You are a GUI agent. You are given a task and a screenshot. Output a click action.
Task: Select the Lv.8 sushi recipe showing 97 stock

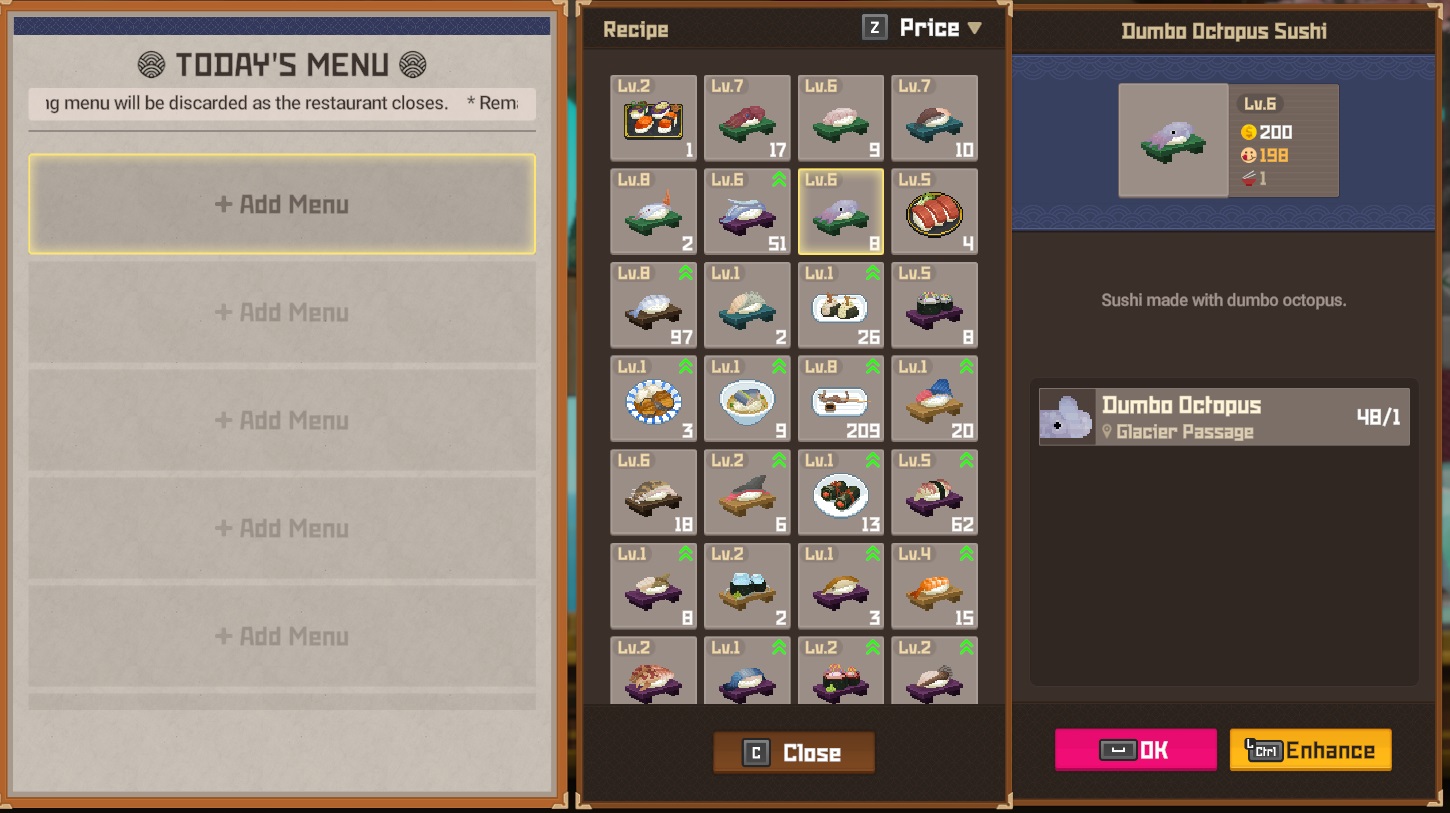coord(653,305)
